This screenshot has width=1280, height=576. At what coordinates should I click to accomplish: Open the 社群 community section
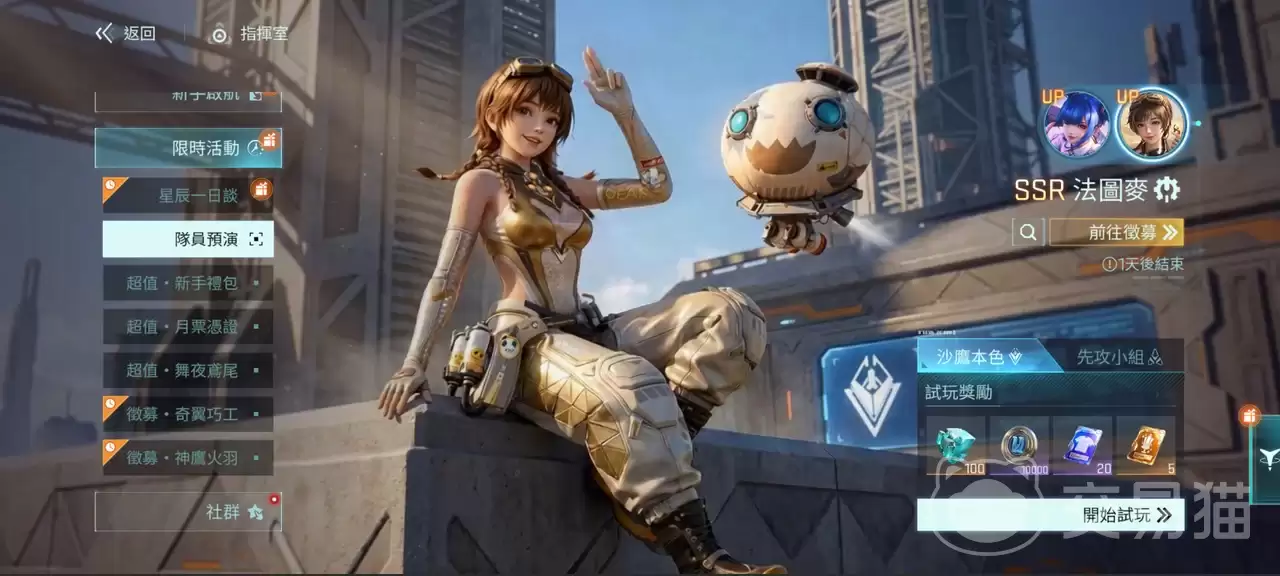pos(188,512)
